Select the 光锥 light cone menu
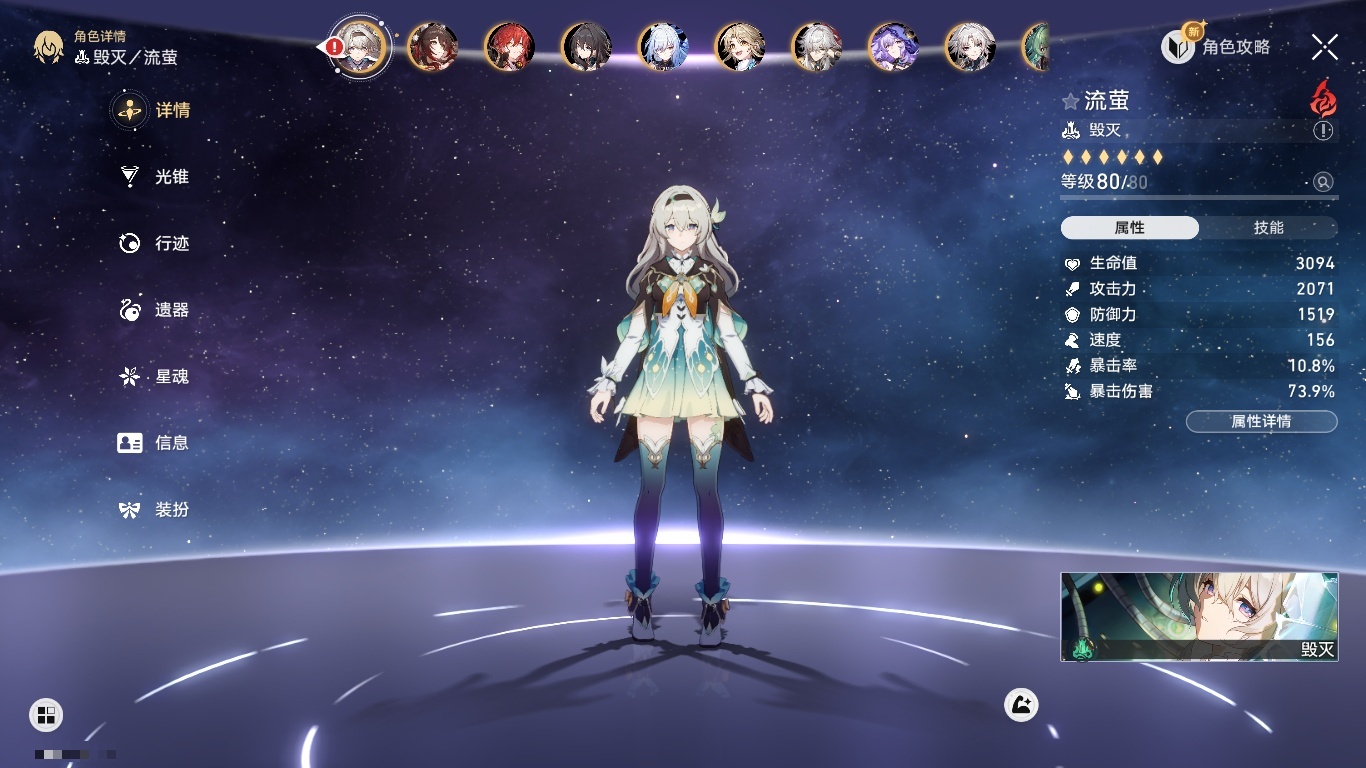 (155, 177)
